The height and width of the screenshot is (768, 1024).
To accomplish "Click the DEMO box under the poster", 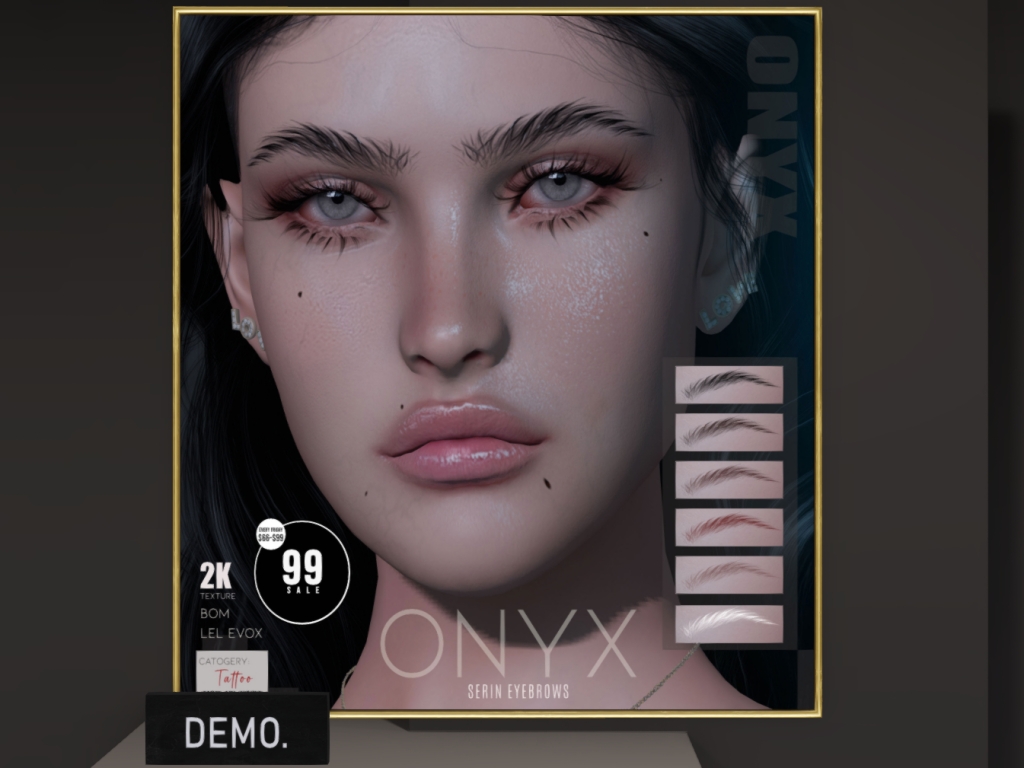I will [x=237, y=729].
